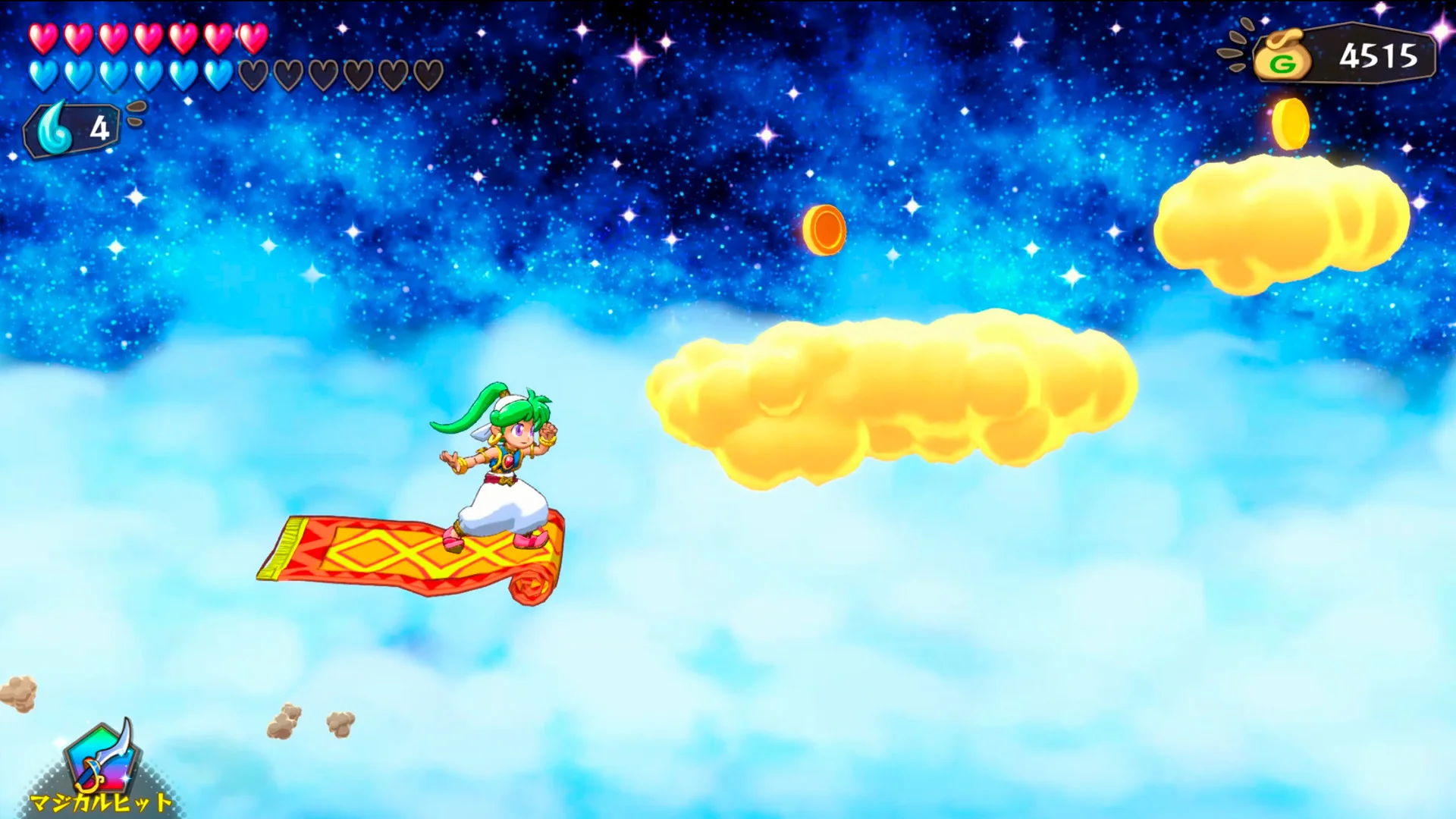Click the spinning orange coin in midair
The width and height of the screenshot is (1456, 819).
[x=824, y=231]
